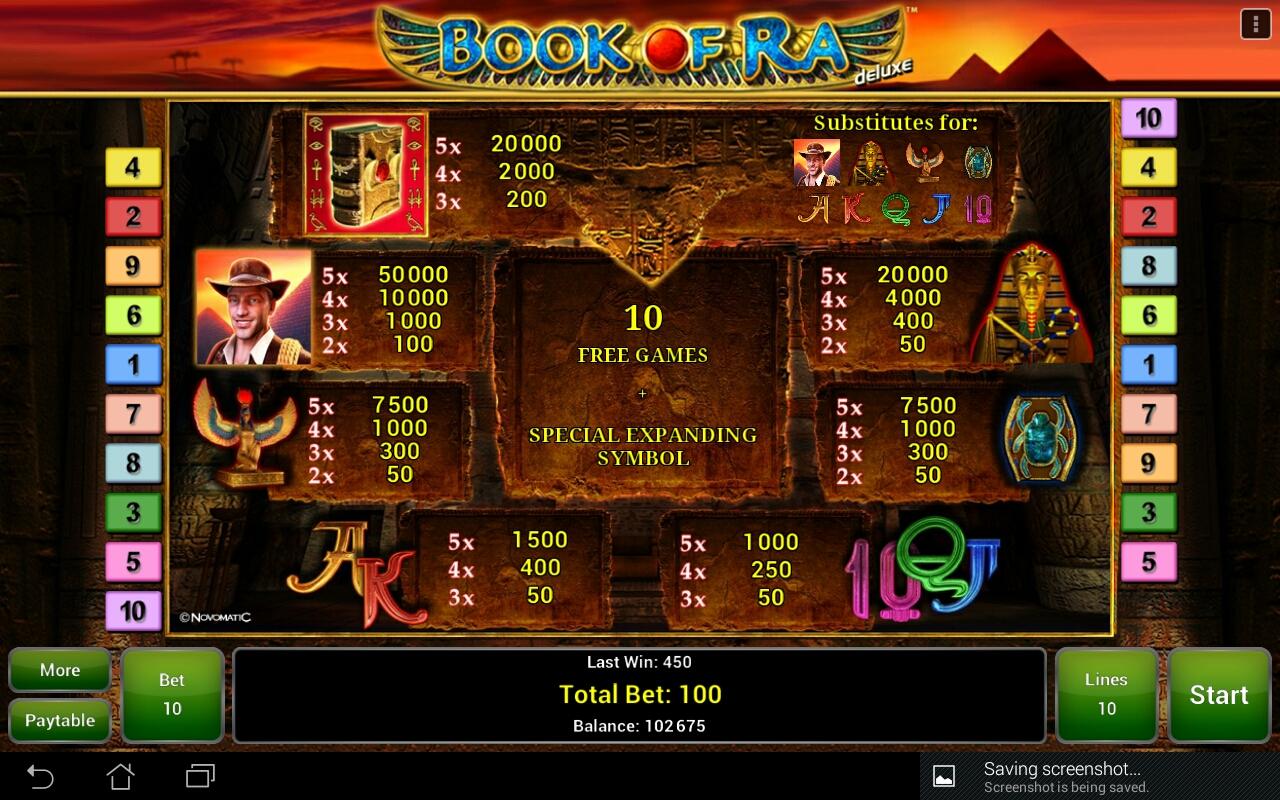
Task: Change the Bet amount button
Action: click(x=172, y=695)
